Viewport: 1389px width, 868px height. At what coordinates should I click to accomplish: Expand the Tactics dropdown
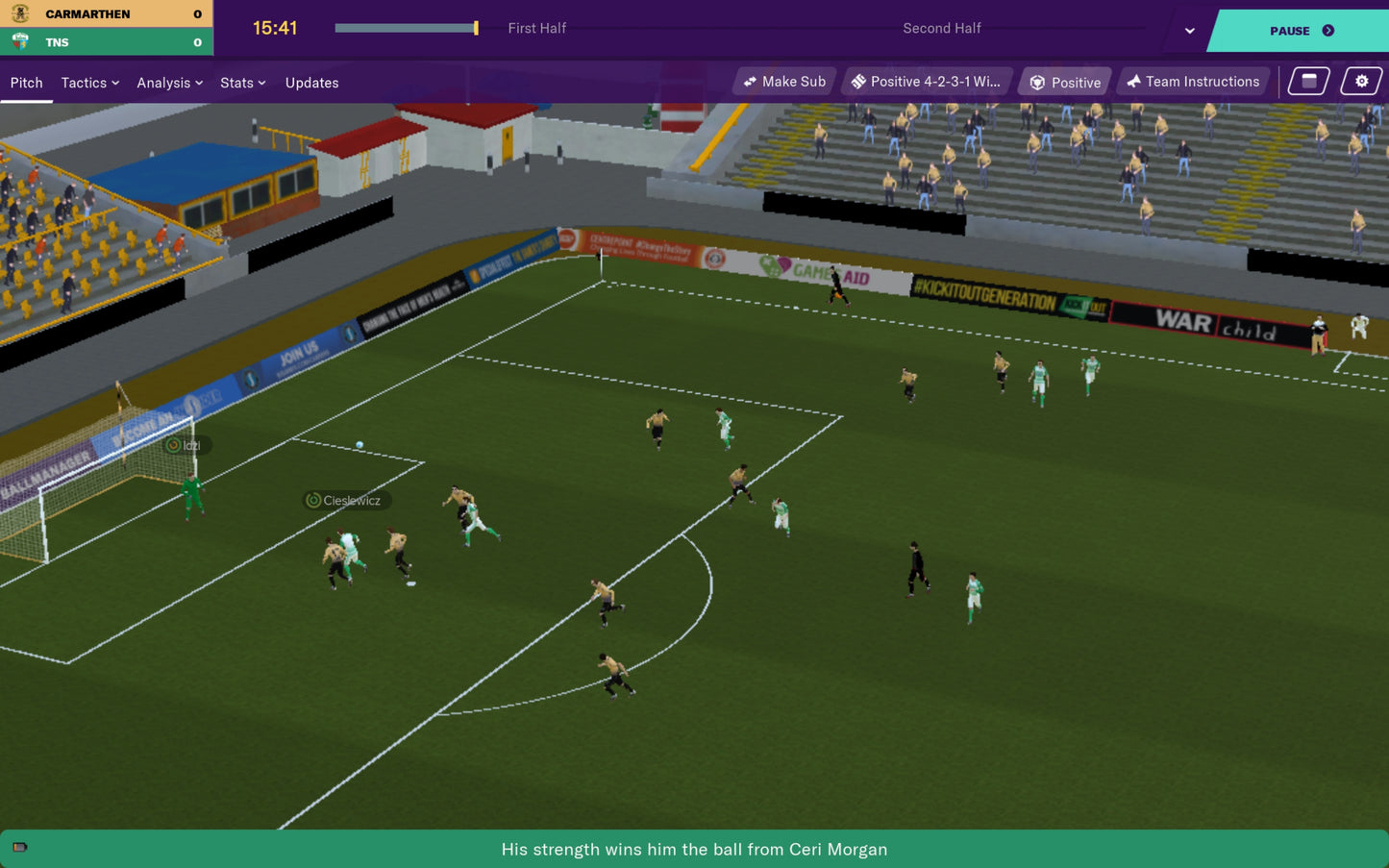pos(88,83)
